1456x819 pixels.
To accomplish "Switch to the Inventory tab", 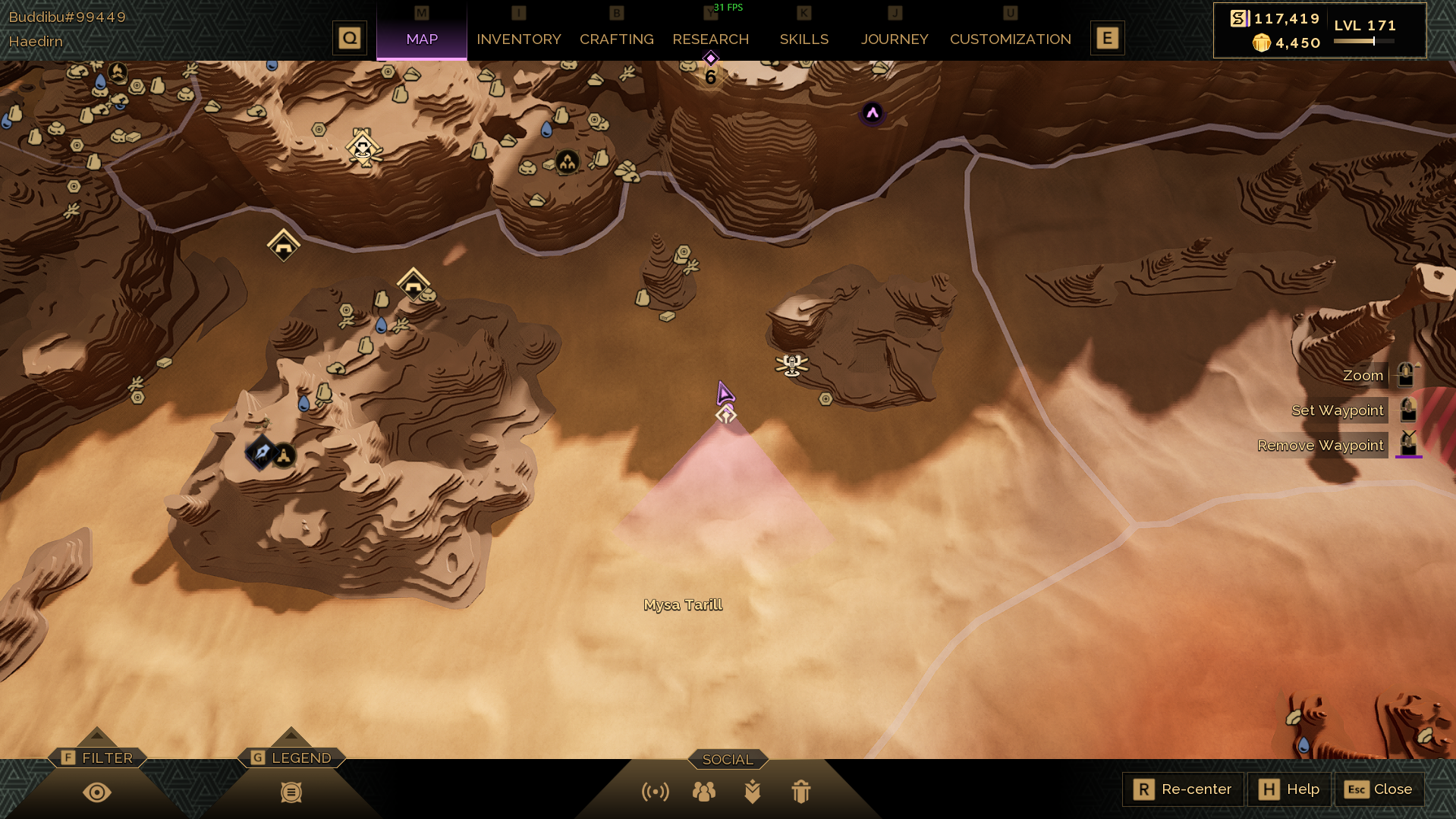I will pyautogui.click(x=518, y=39).
